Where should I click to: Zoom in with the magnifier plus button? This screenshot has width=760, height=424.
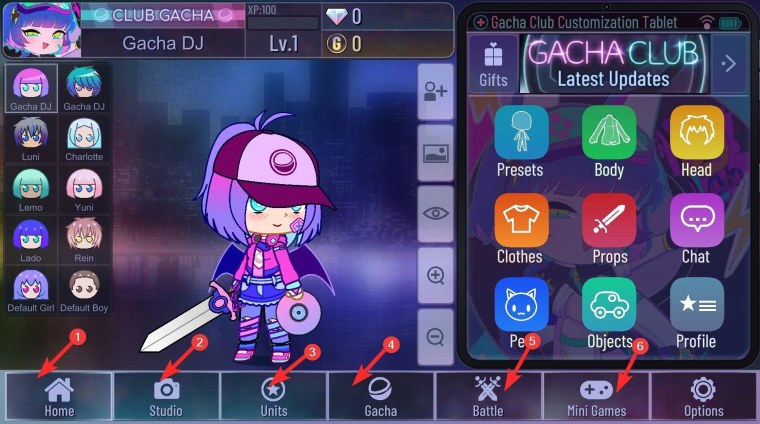[436, 276]
